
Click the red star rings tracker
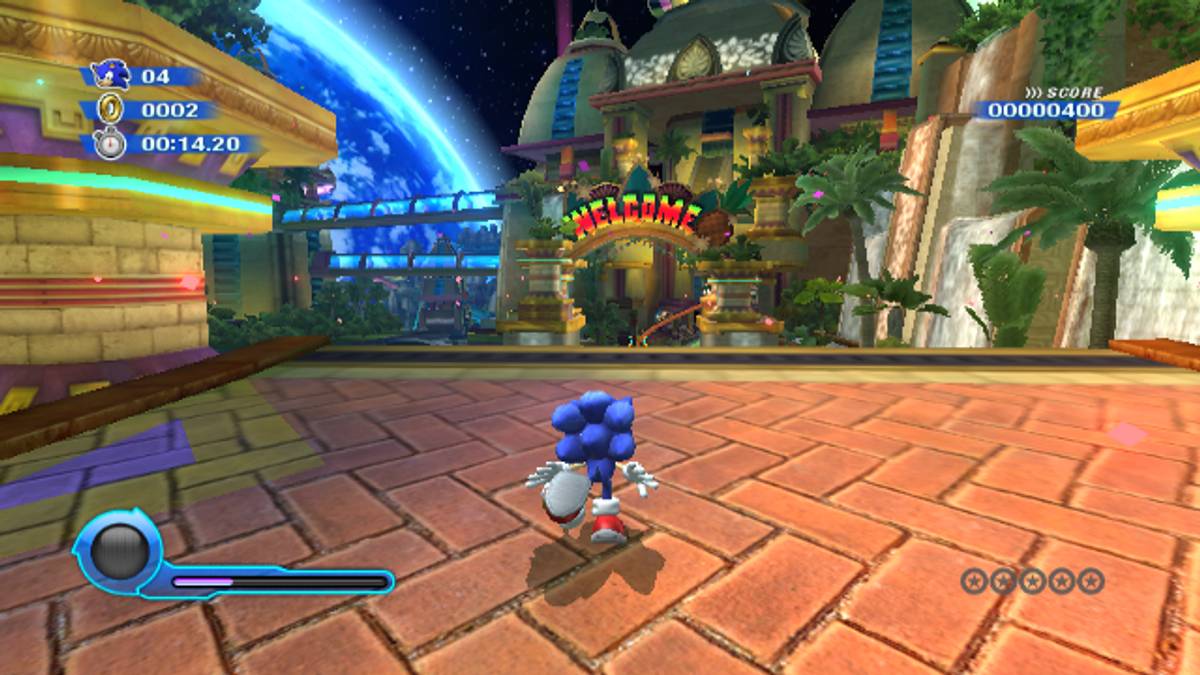tap(1032, 580)
